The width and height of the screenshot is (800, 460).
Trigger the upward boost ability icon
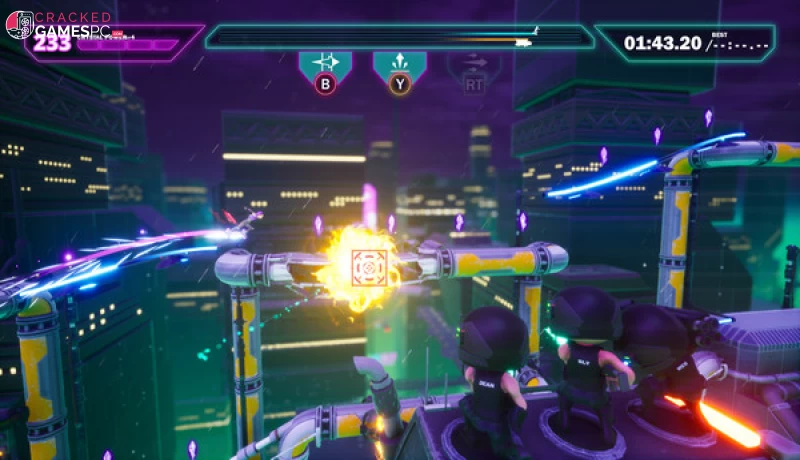399,64
